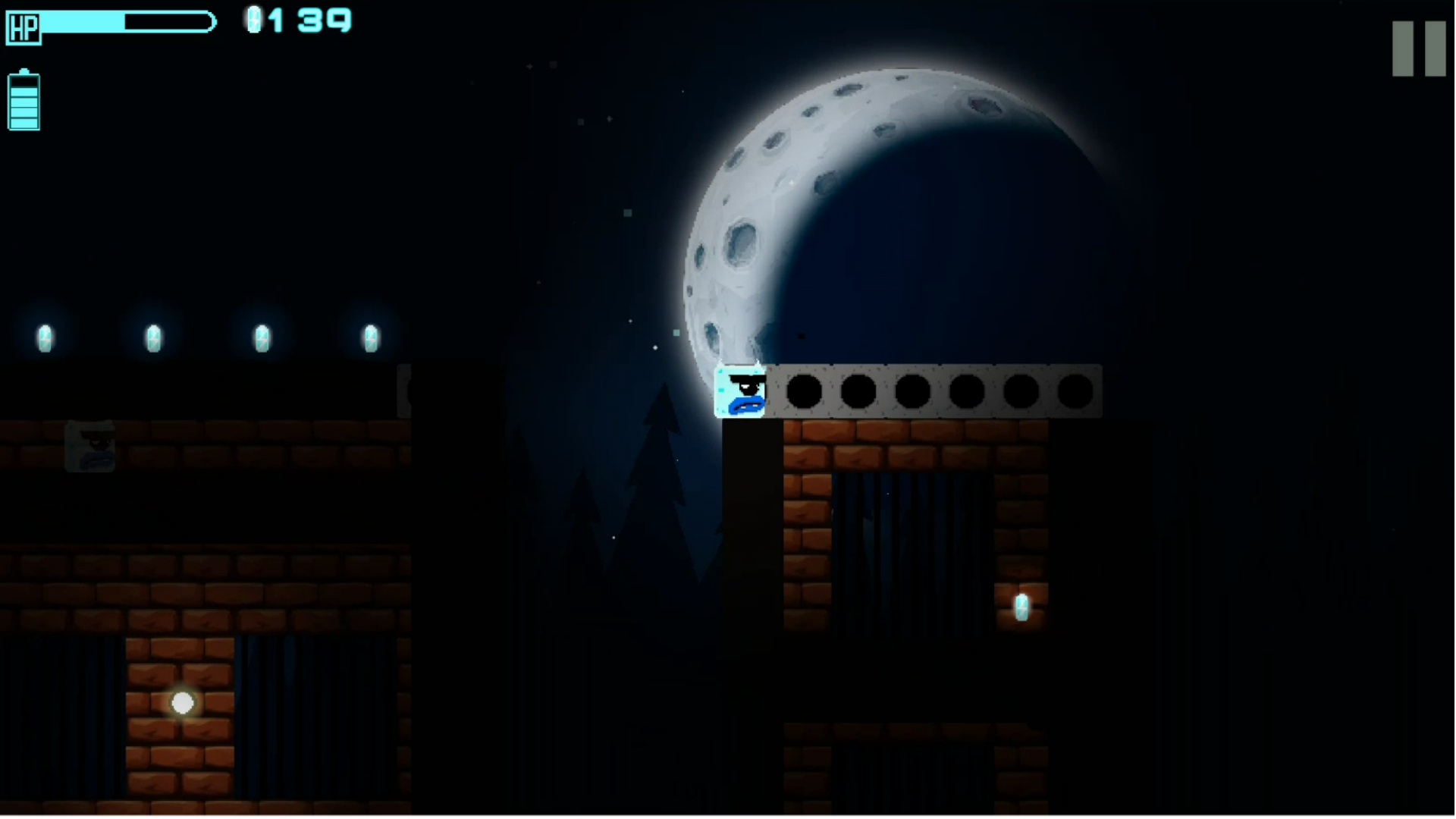Click the first dark hole on the metal platform
The height and width of the screenshot is (819, 1456).
coord(804,392)
